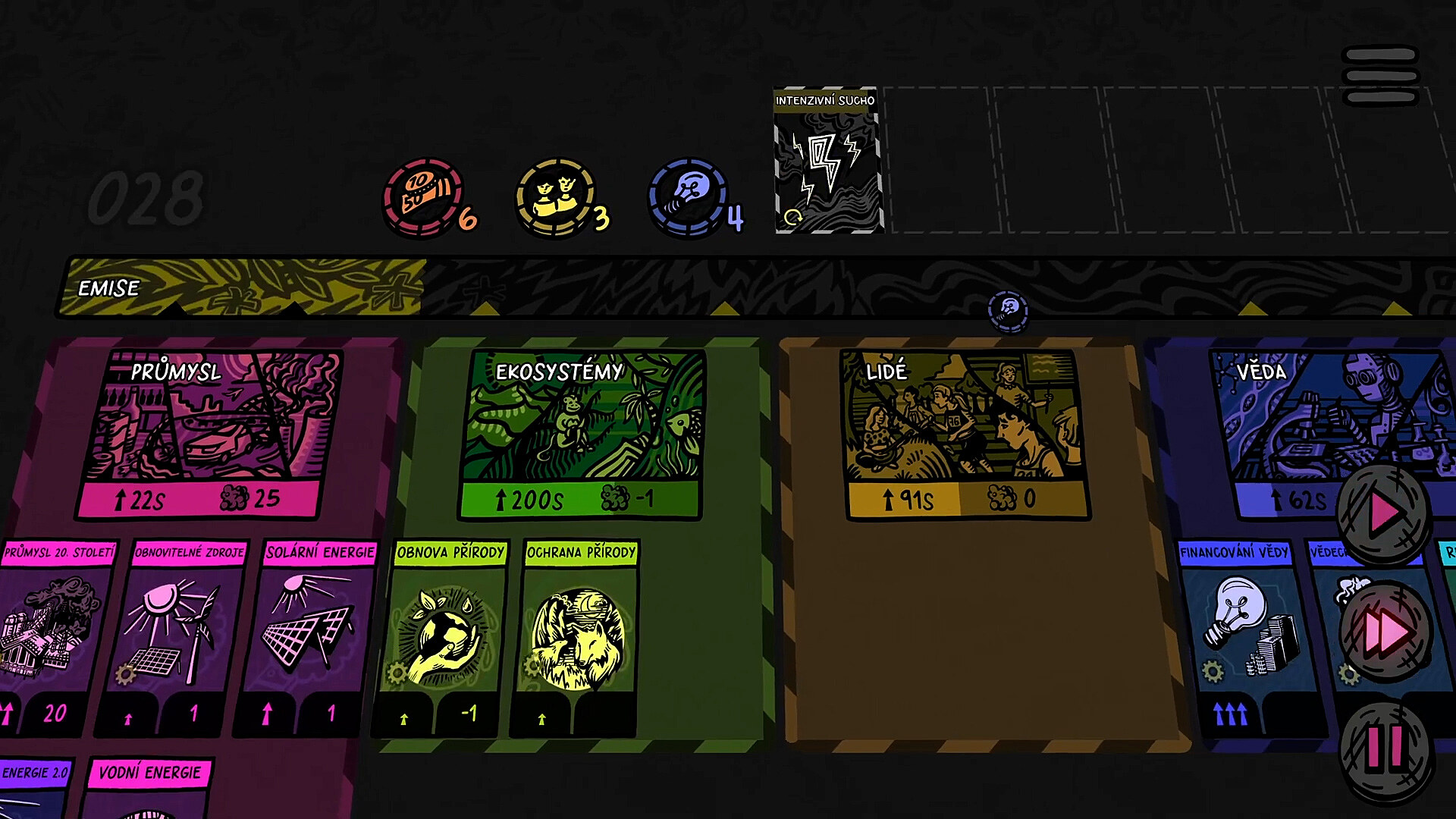Open the Věda region card

(1327, 425)
